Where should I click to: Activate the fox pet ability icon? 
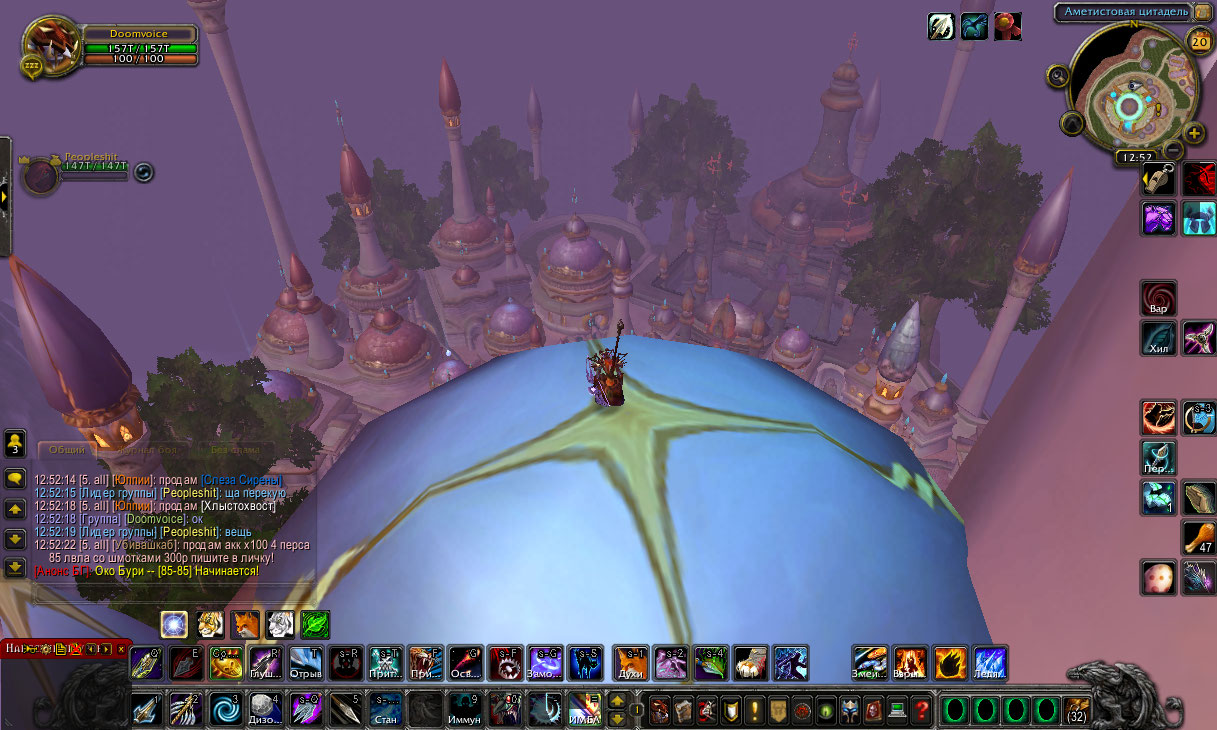[x=245, y=625]
